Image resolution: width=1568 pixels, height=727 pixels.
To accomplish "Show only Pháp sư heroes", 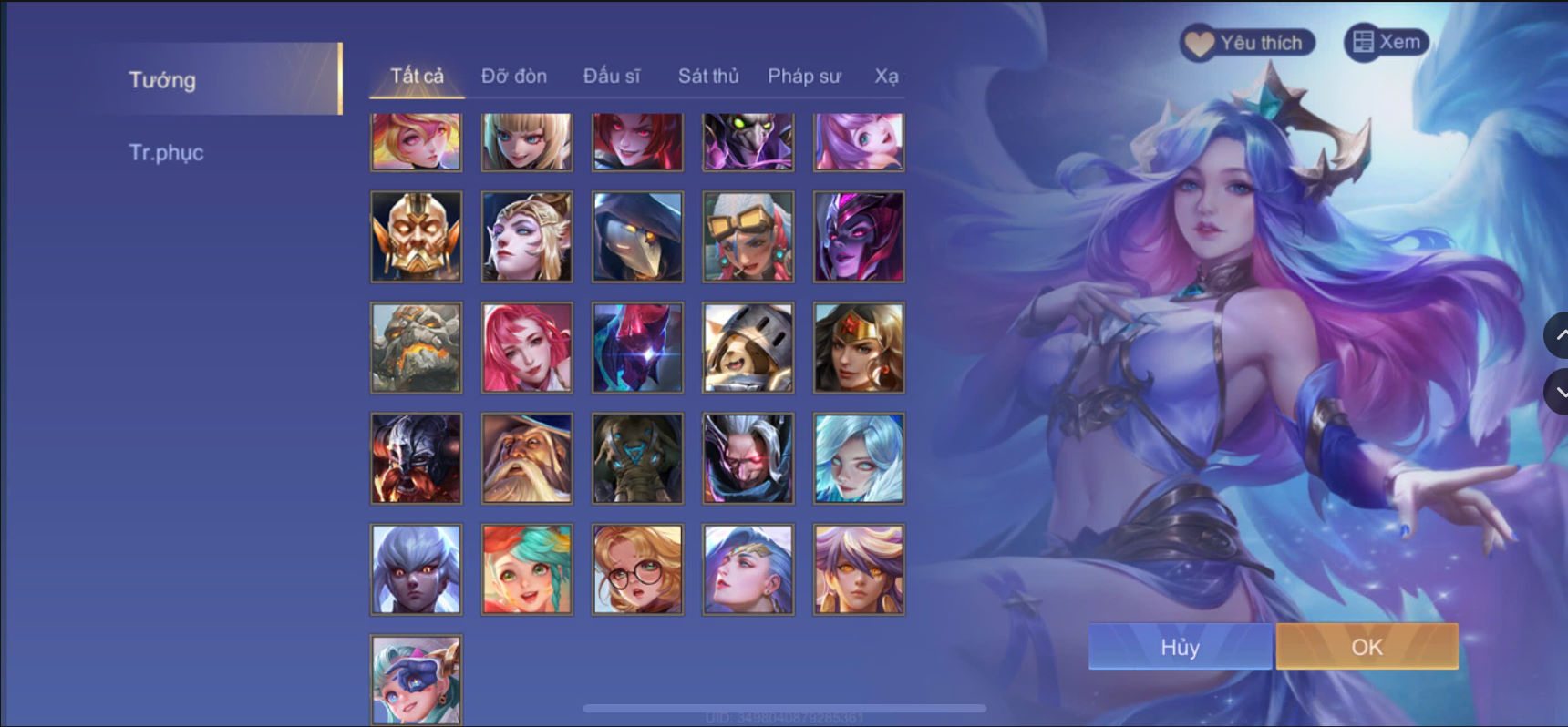I will click(805, 77).
